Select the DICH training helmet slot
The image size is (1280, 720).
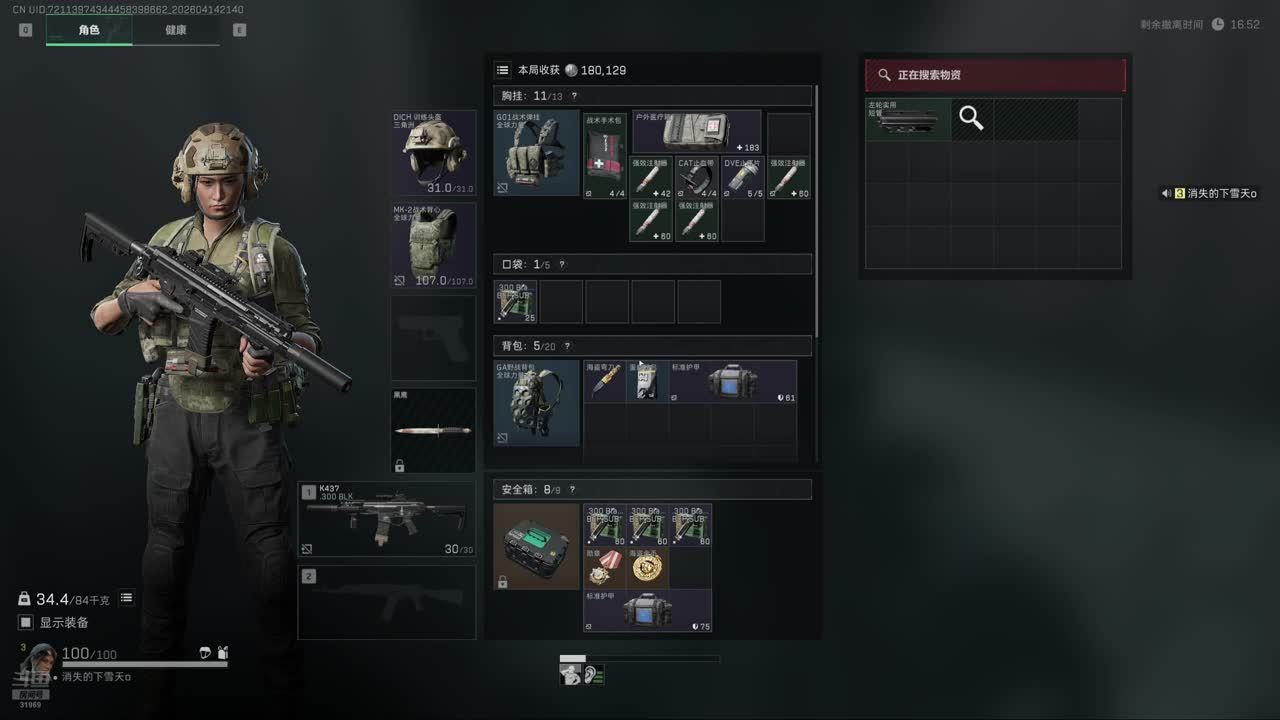coord(434,153)
